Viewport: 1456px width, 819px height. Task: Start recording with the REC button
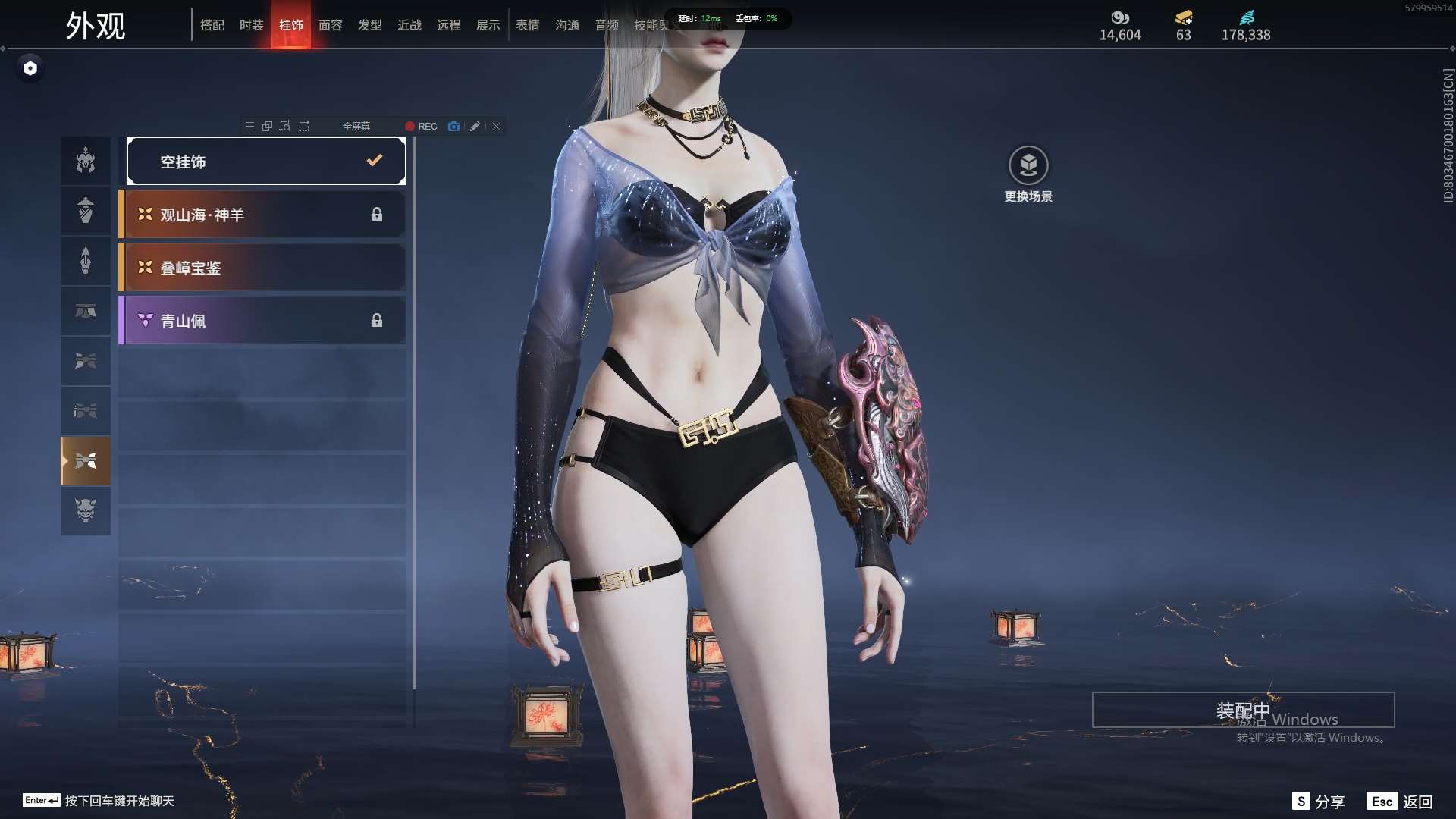421,127
